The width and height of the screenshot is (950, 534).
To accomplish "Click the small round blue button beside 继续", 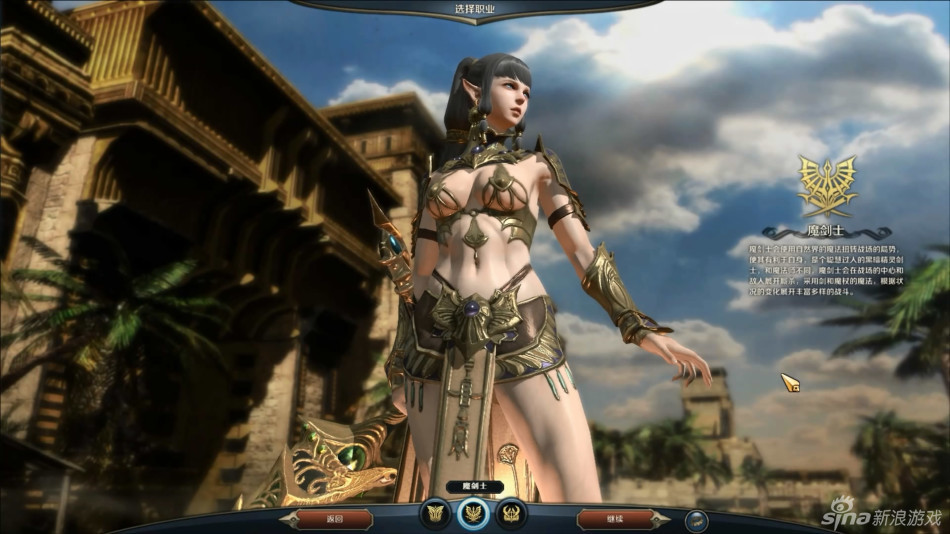I will pos(697,520).
